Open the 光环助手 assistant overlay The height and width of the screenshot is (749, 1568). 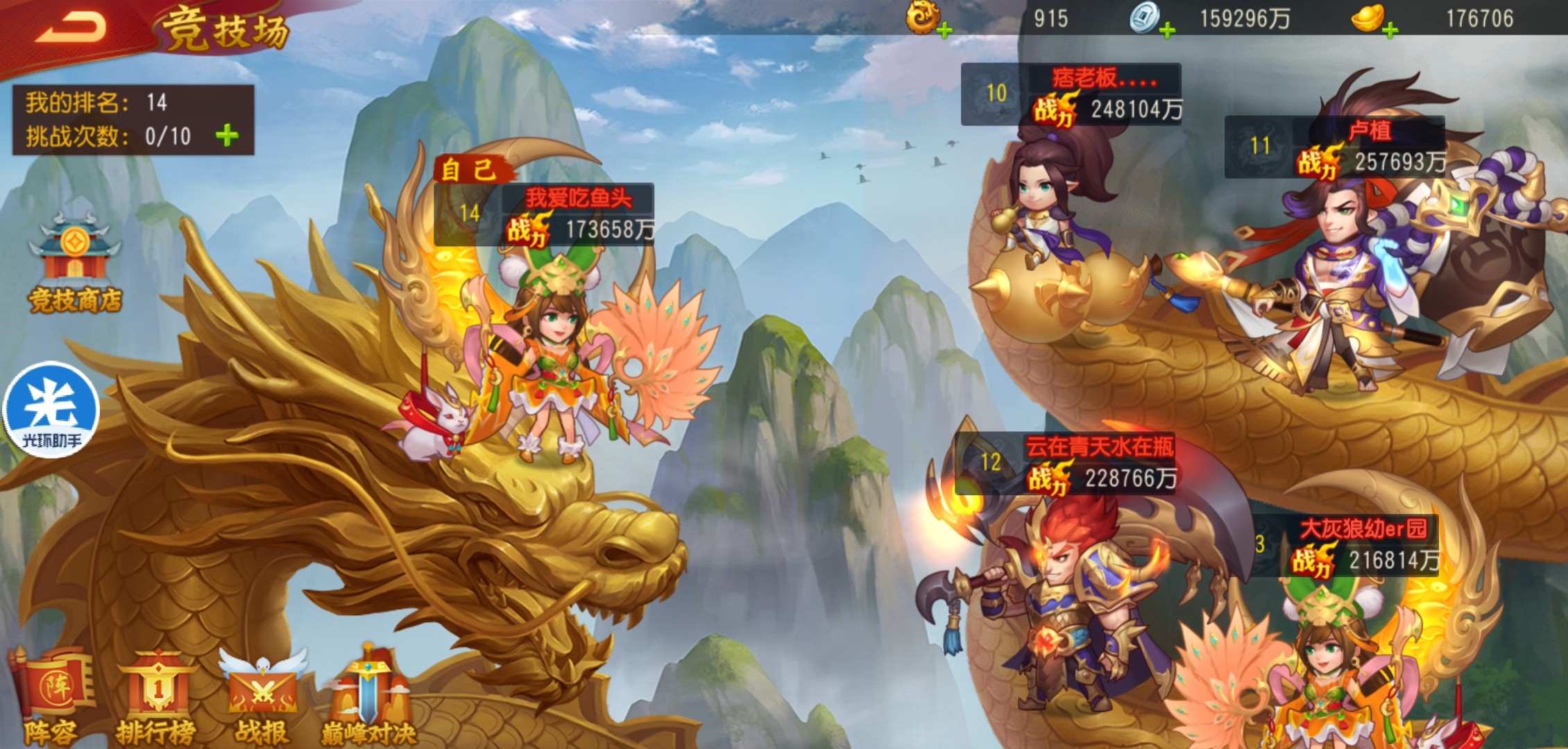point(52,410)
